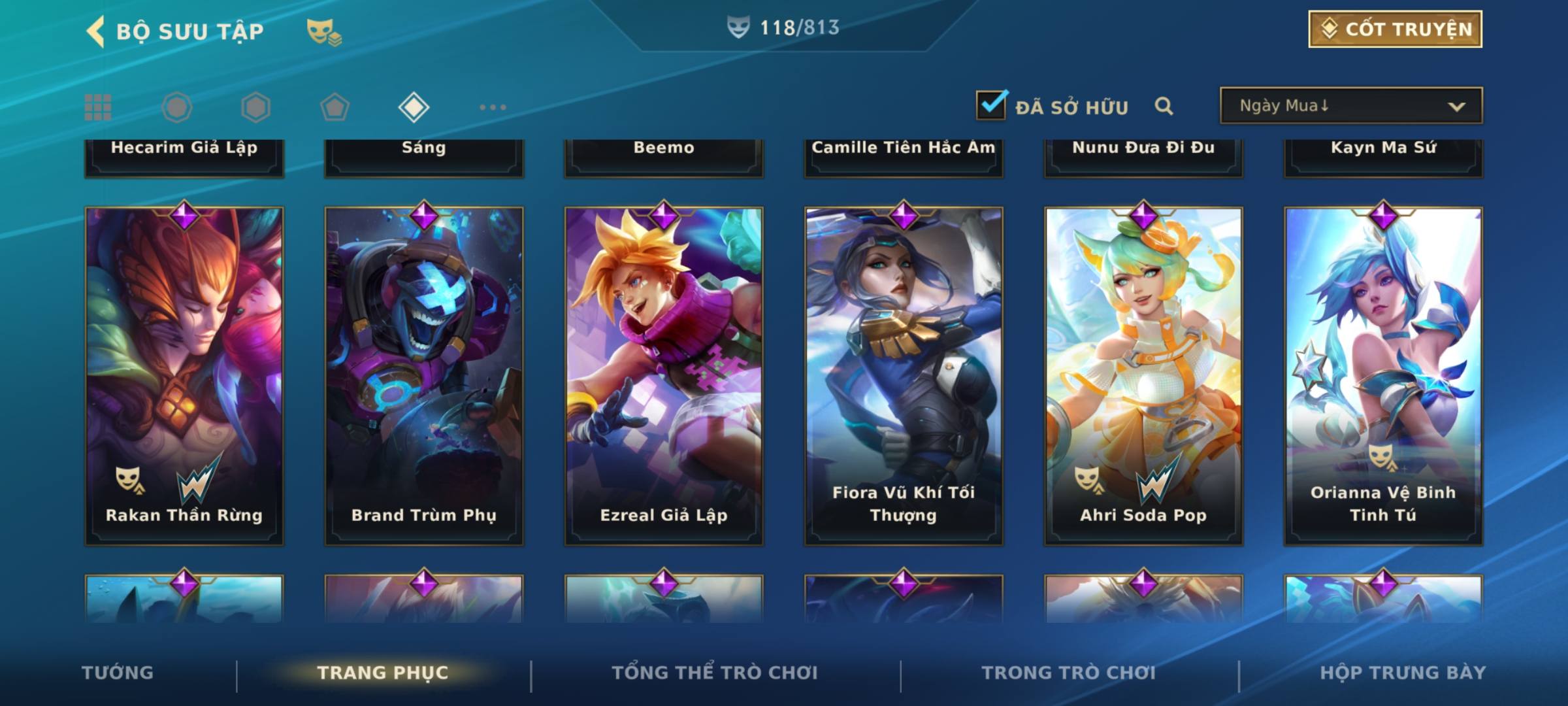Screen dimensions: 1568x706
Task: Open the Trong Trò Chơi tab
Action: pyautogui.click(x=1068, y=673)
